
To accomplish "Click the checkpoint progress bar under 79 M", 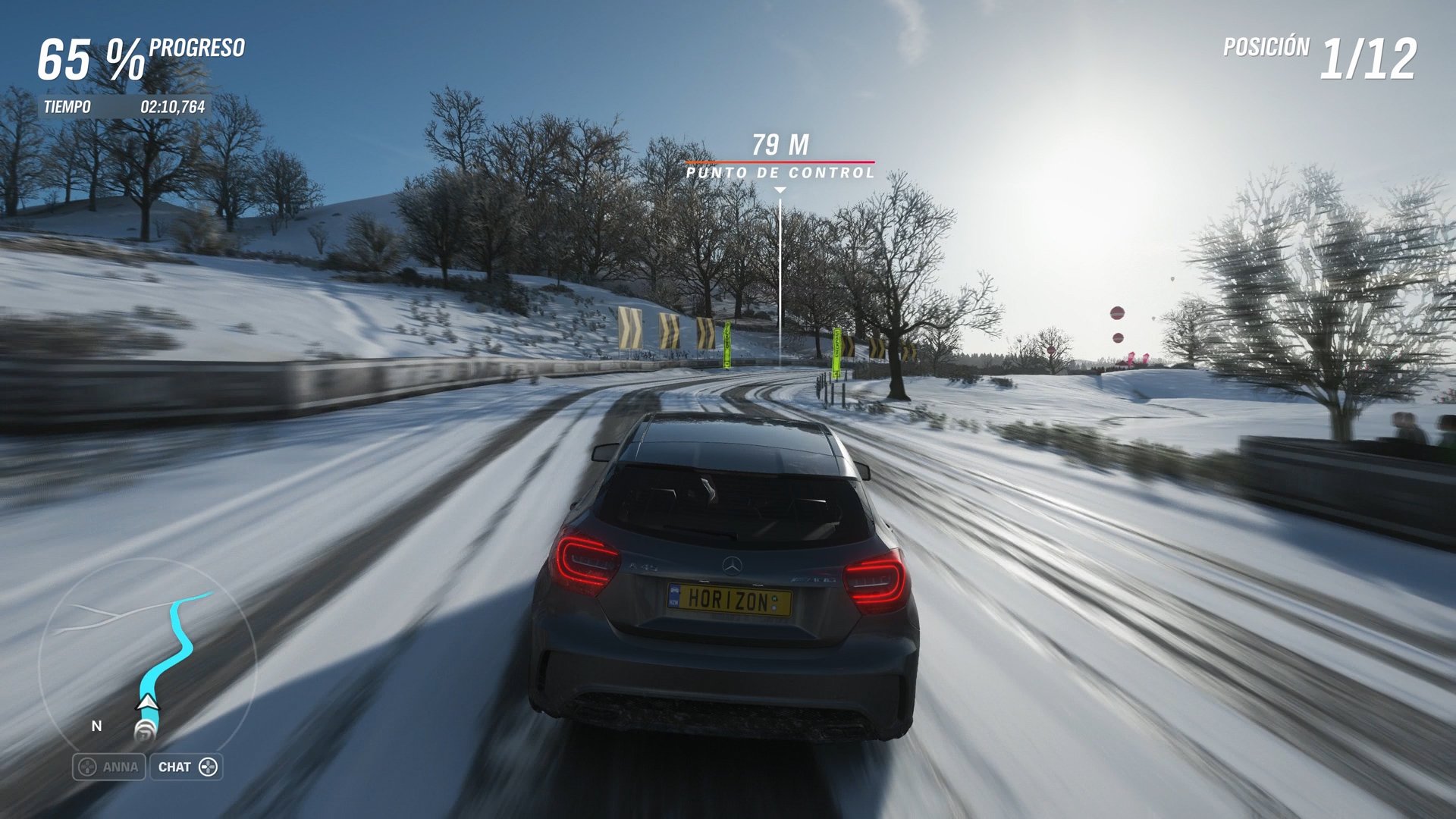I will pyautogui.click(x=779, y=161).
